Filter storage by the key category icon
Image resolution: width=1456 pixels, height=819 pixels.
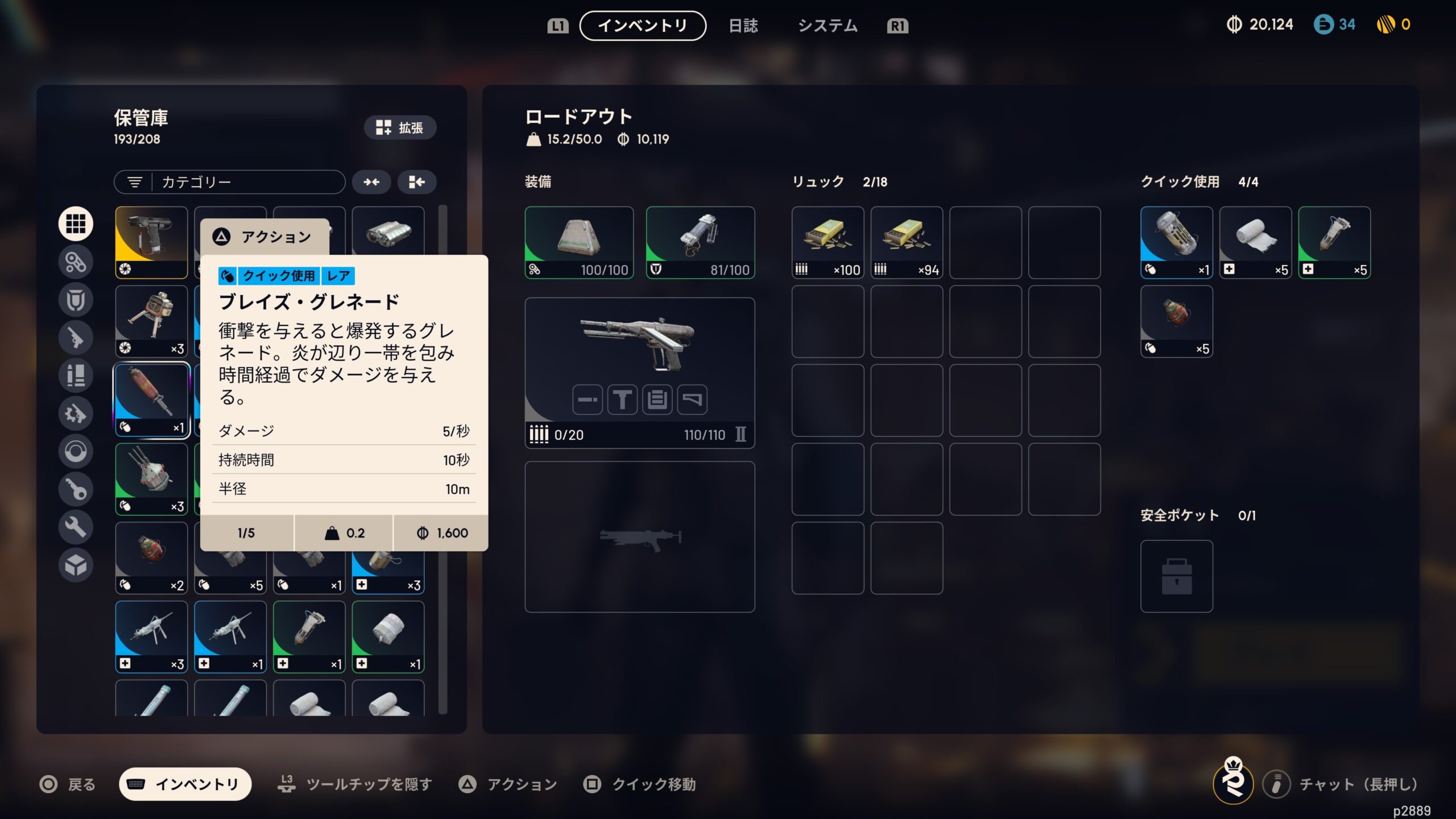click(76, 489)
